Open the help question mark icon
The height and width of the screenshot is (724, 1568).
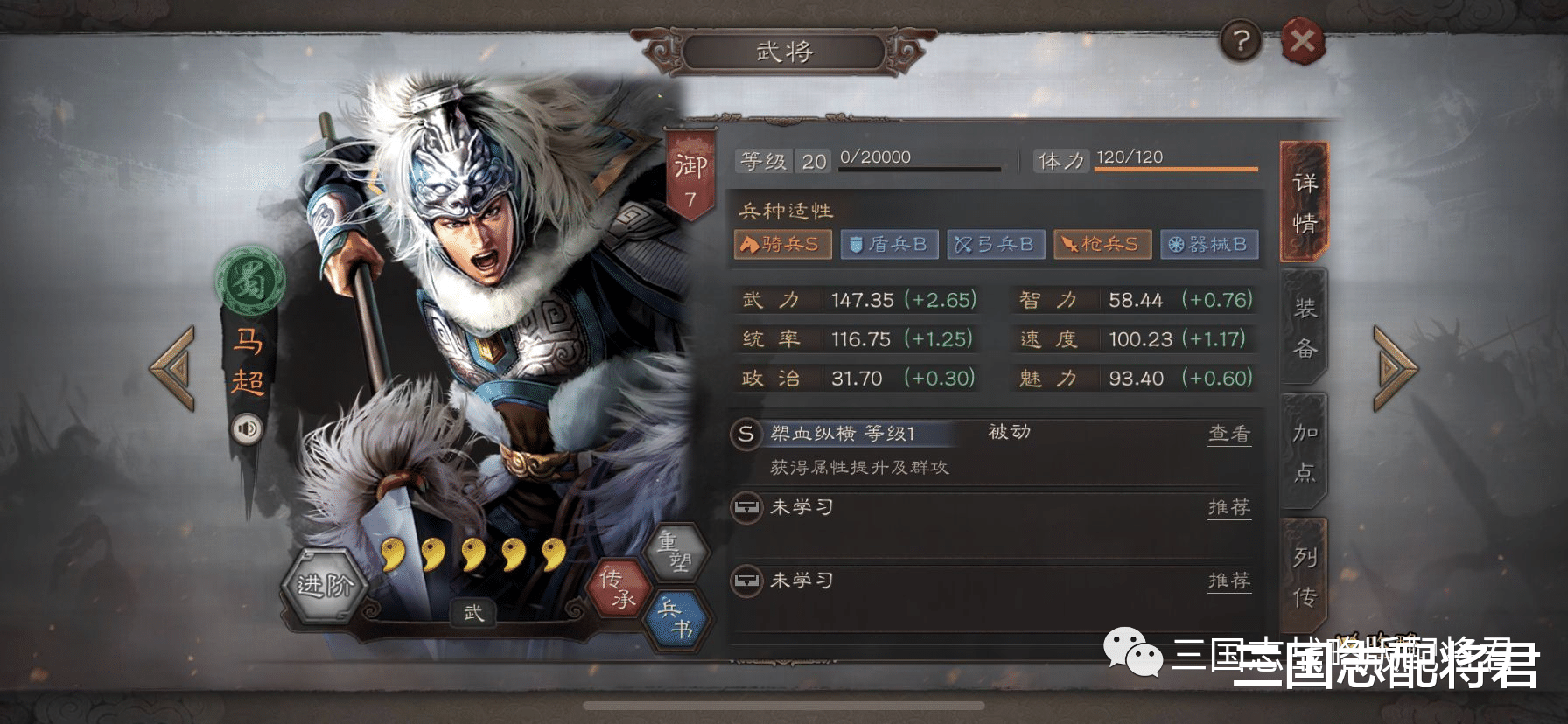(1241, 41)
